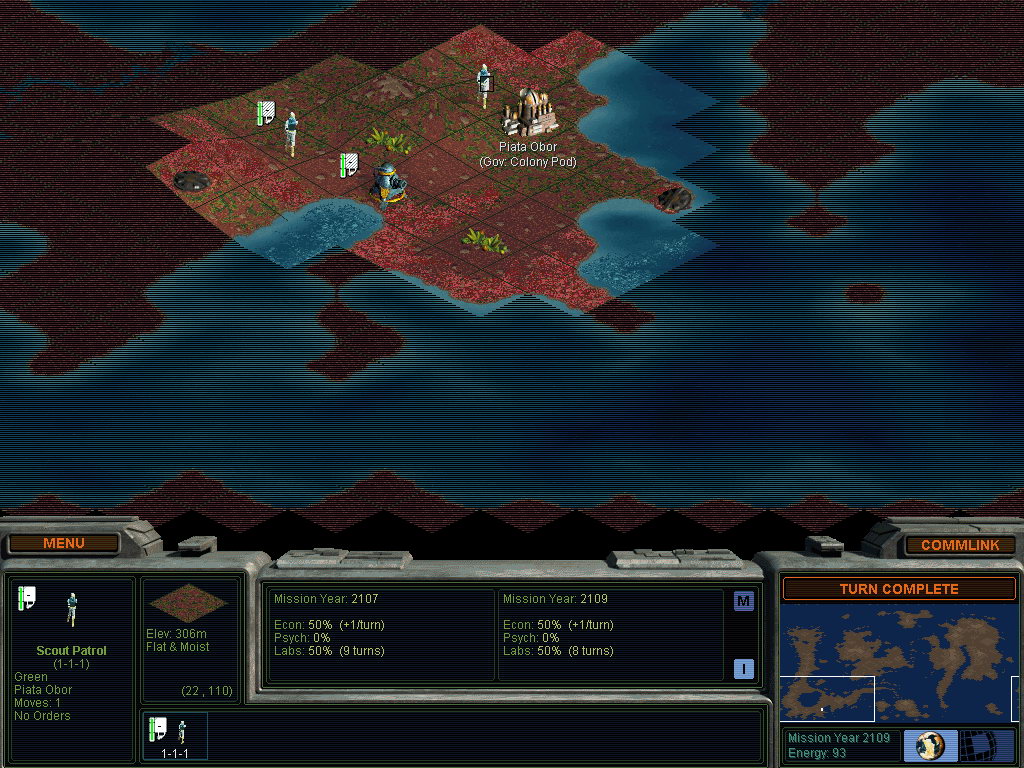This screenshot has height=768, width=1024.
Task: Toggle the purple M message button
Action: point(743,601)
